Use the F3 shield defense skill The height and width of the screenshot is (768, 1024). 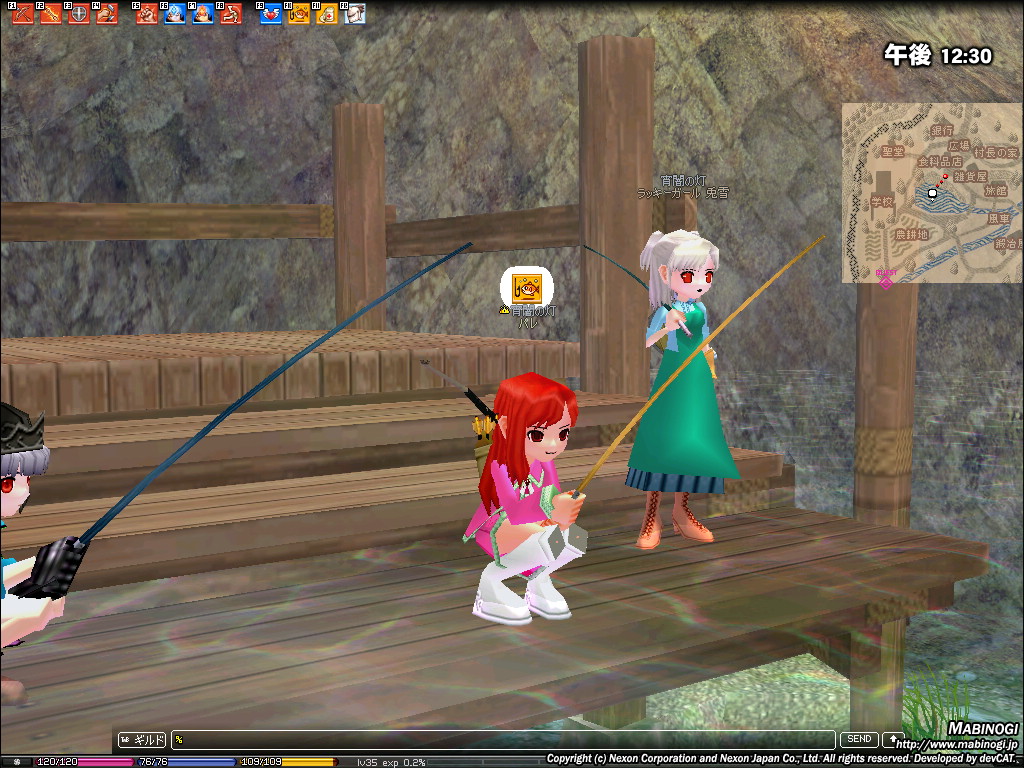[79, 14]
